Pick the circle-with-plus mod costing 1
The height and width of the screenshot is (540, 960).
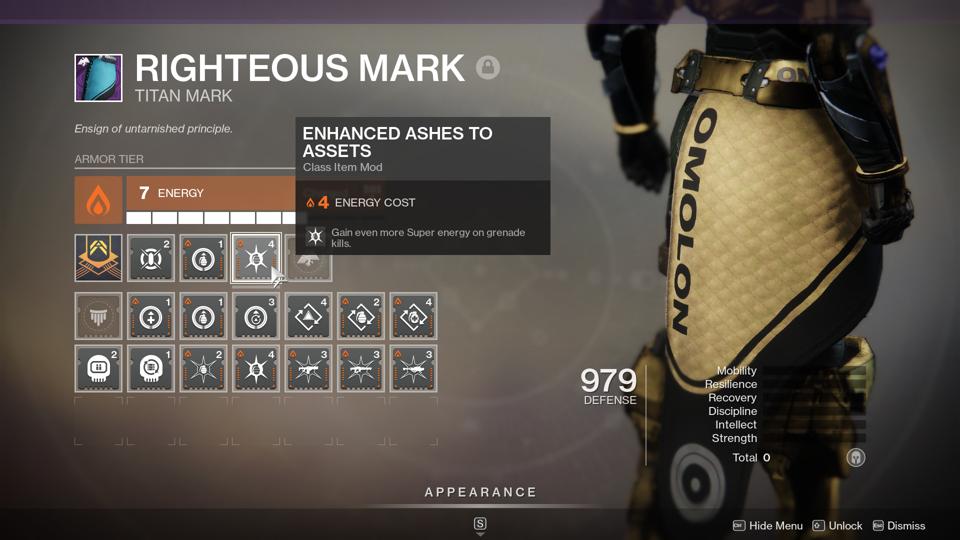point(151,317)
